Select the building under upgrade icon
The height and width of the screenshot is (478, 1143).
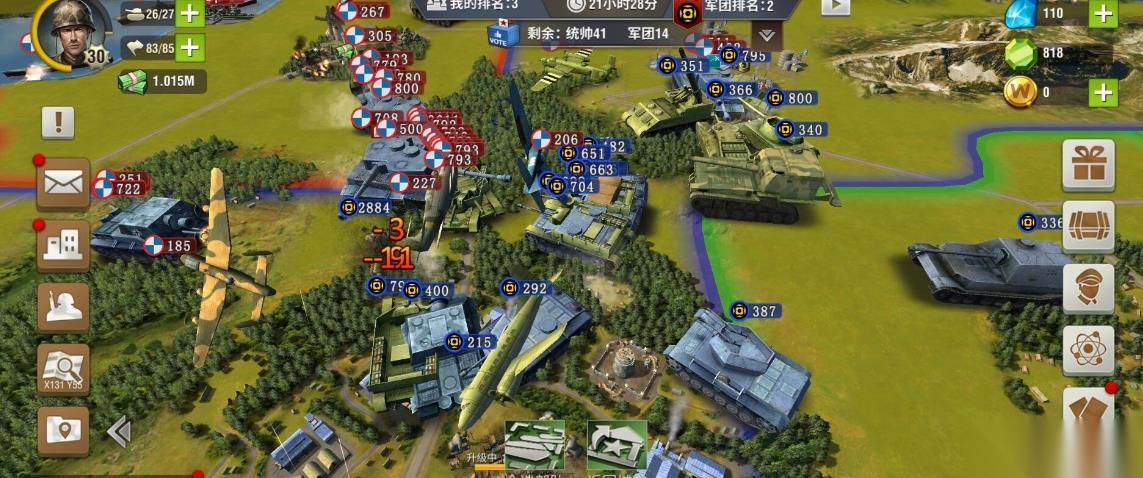(x=534, y=445)
